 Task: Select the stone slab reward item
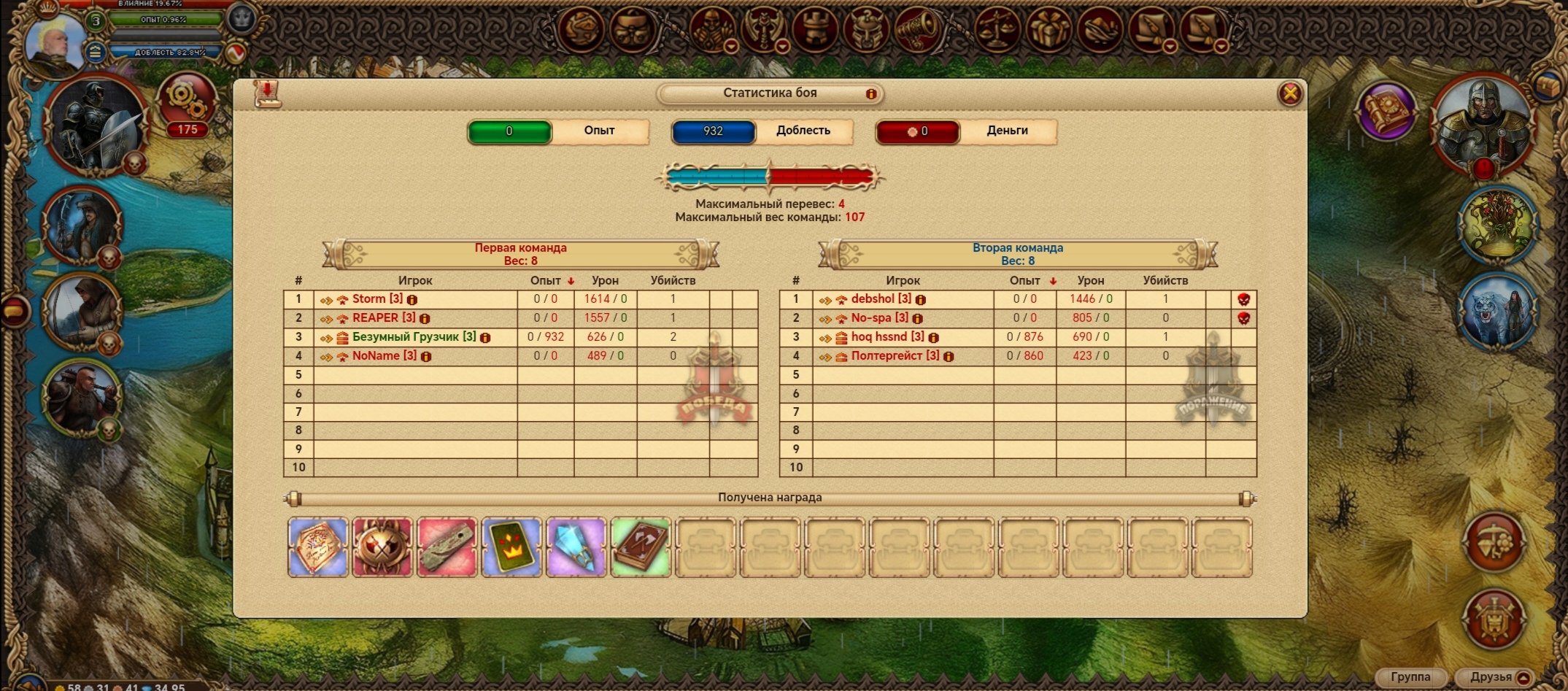tap(447, 547)
